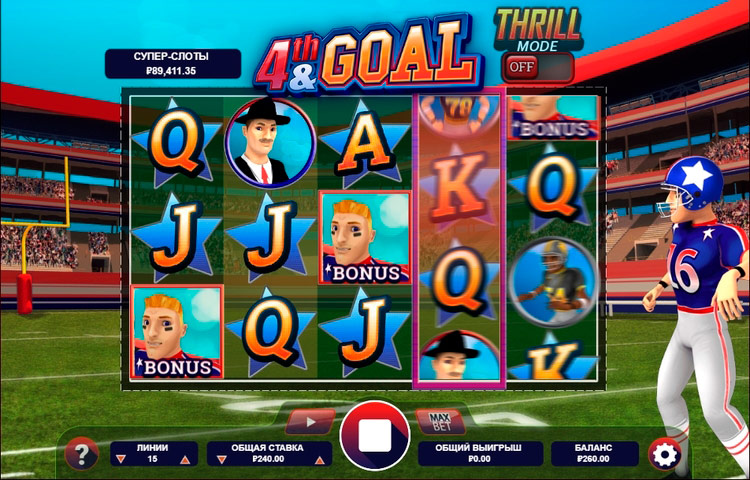Increase the number of lines (Линии)

pyautogui.click(x=184, y=459)
